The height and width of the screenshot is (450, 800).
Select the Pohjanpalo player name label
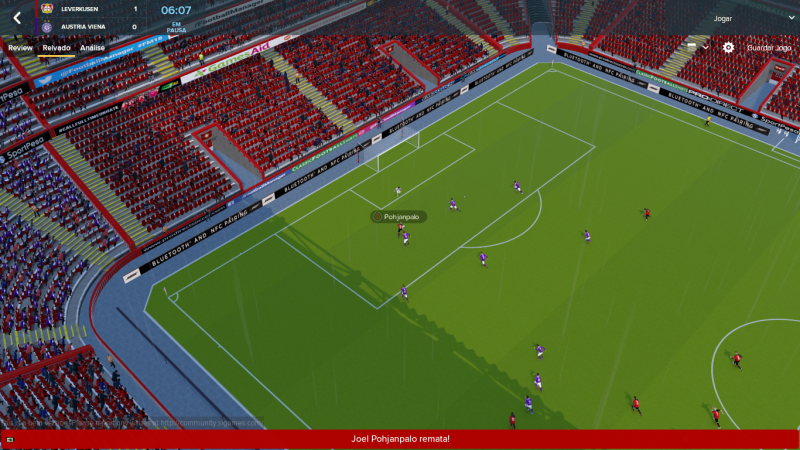click(x=402, y=216)
